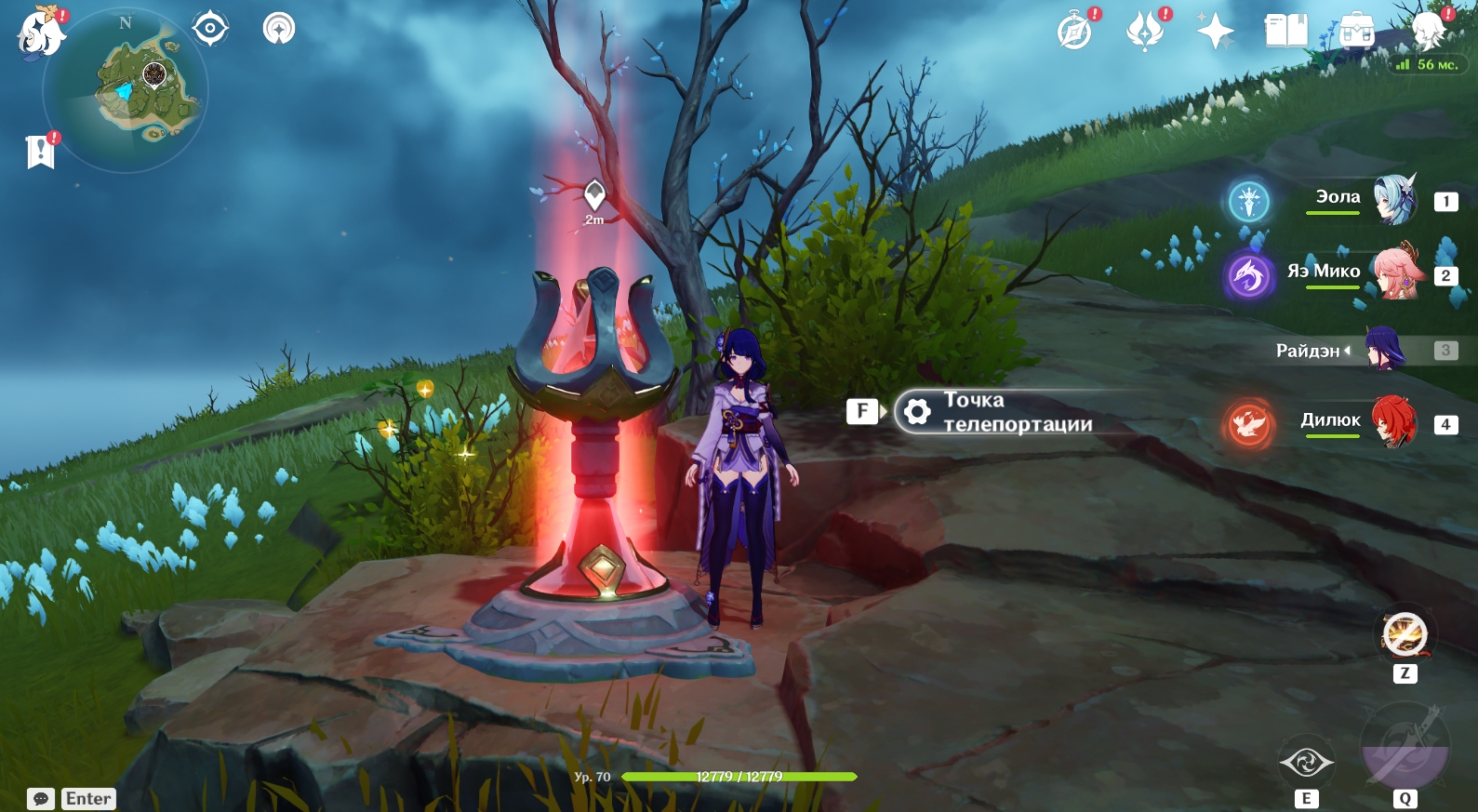Viewport: 1478px width, 812px height.
Task: Open the character screen icon
Action: pos(1428,32)
